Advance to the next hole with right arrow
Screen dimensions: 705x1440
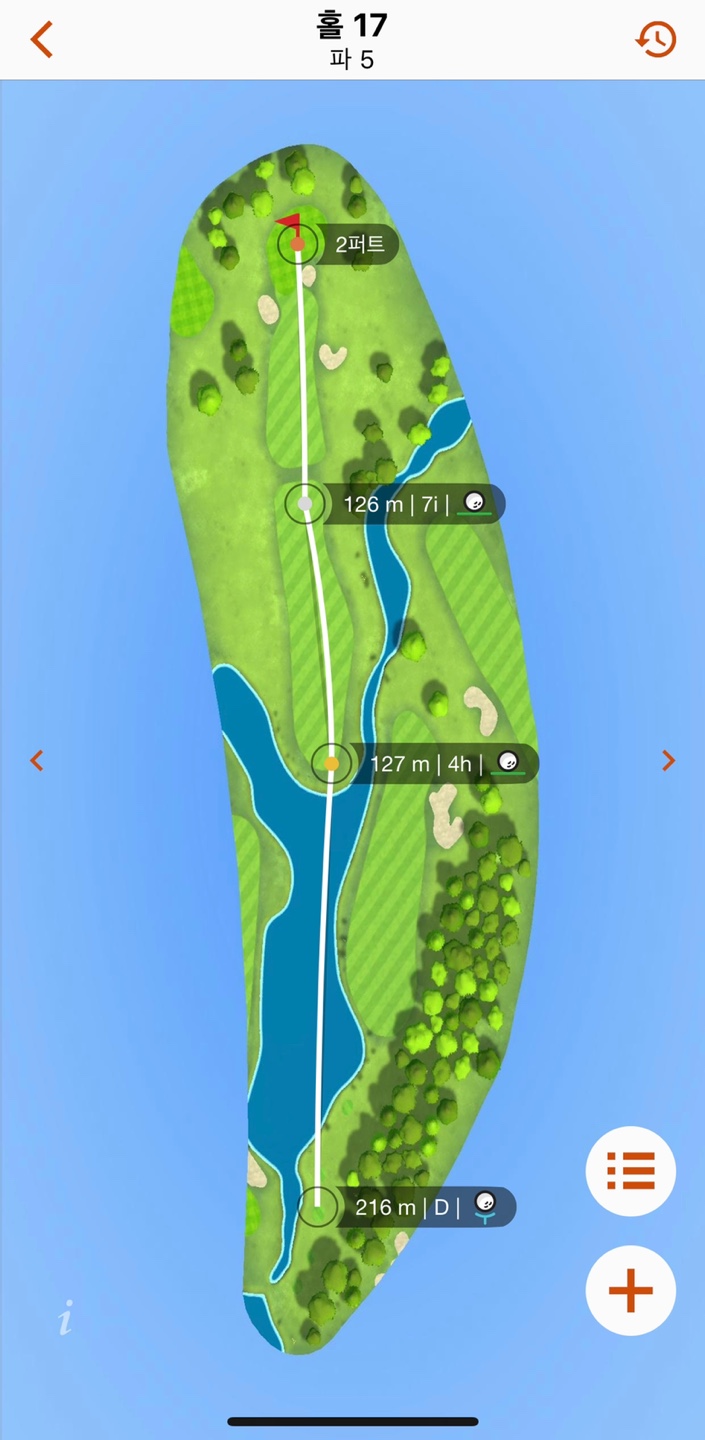(668, 761)
